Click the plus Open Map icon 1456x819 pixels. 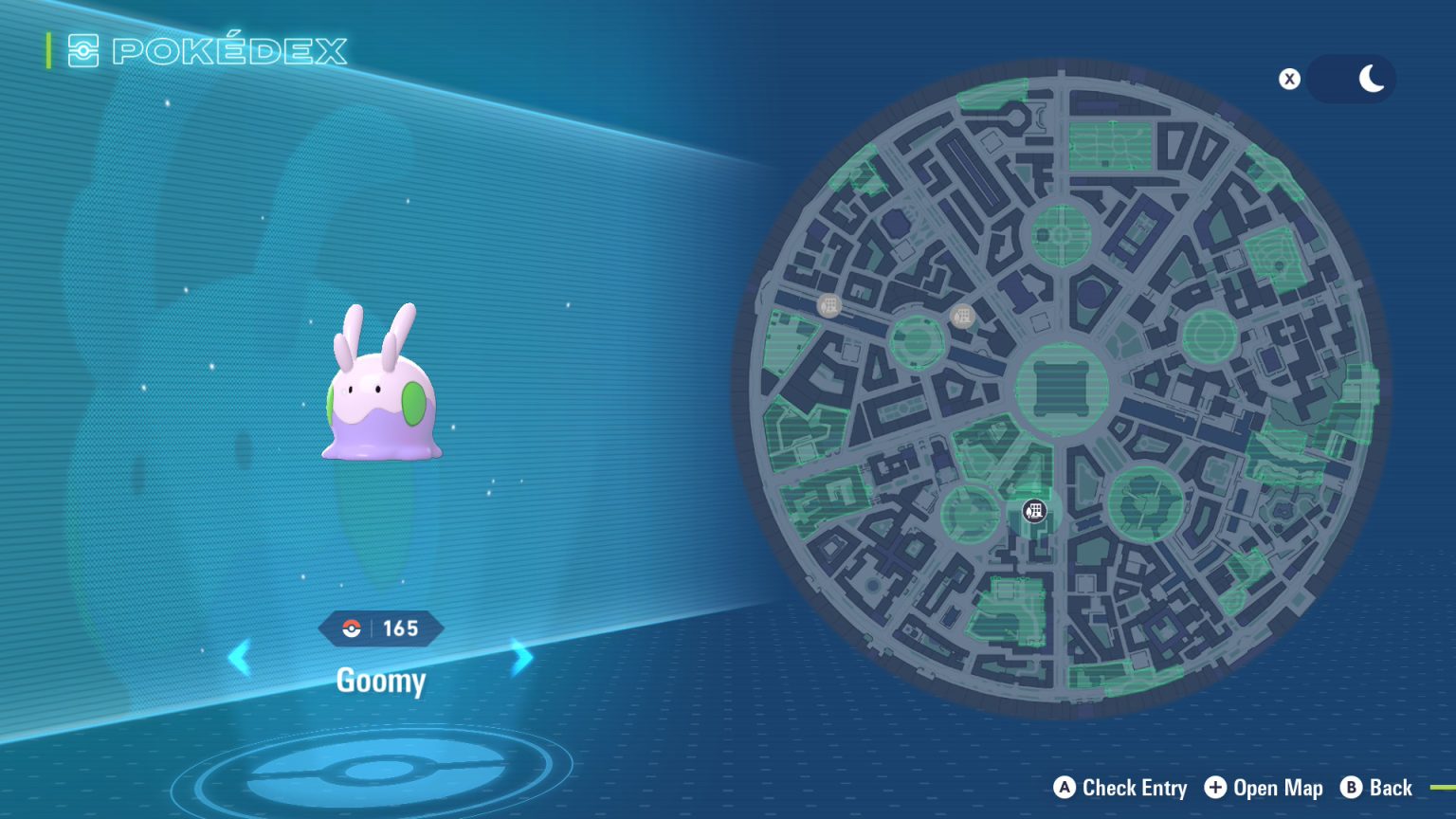pos(1214,788)
